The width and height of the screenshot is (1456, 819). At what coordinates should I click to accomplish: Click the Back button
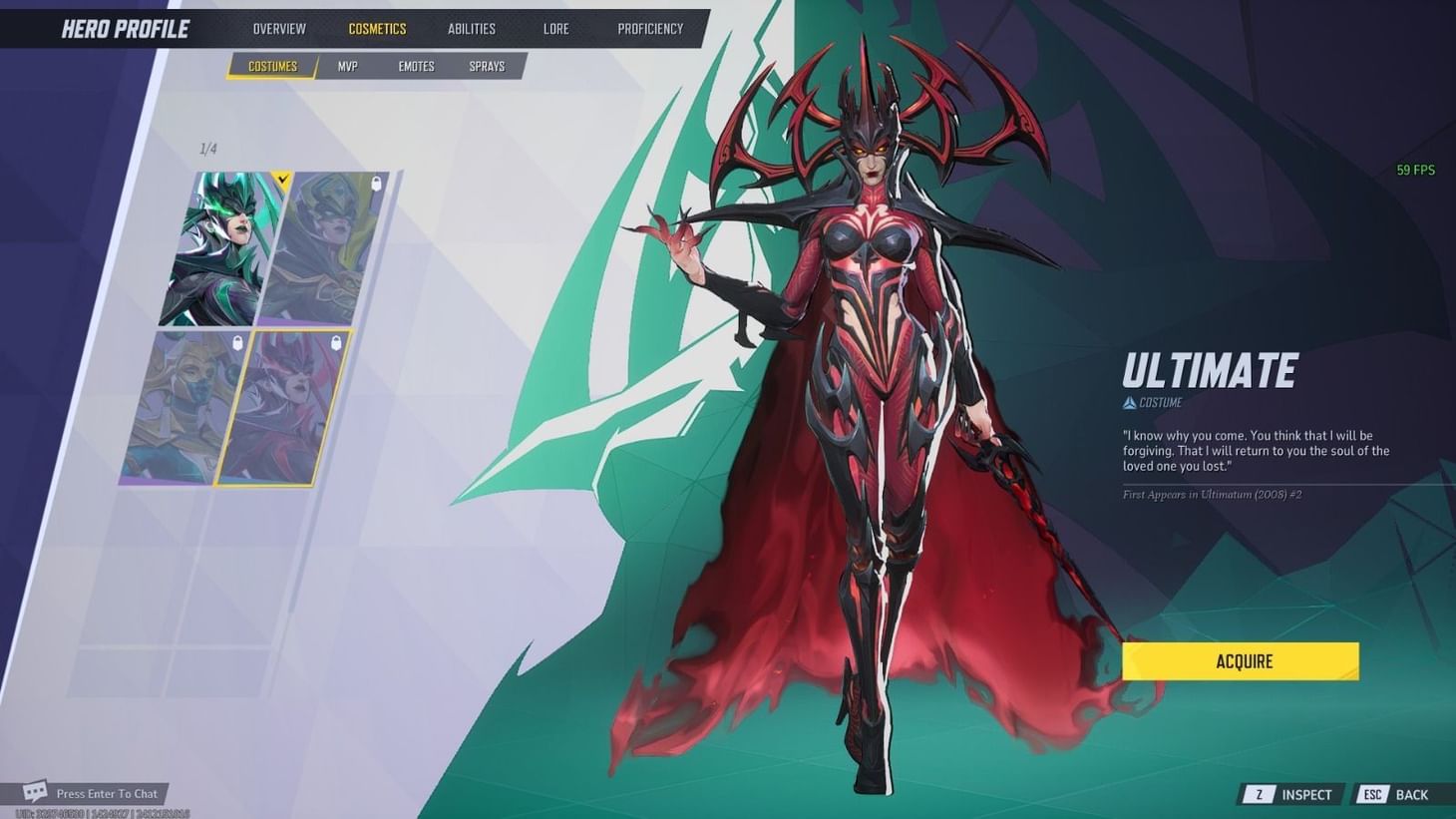point(1412,794)
